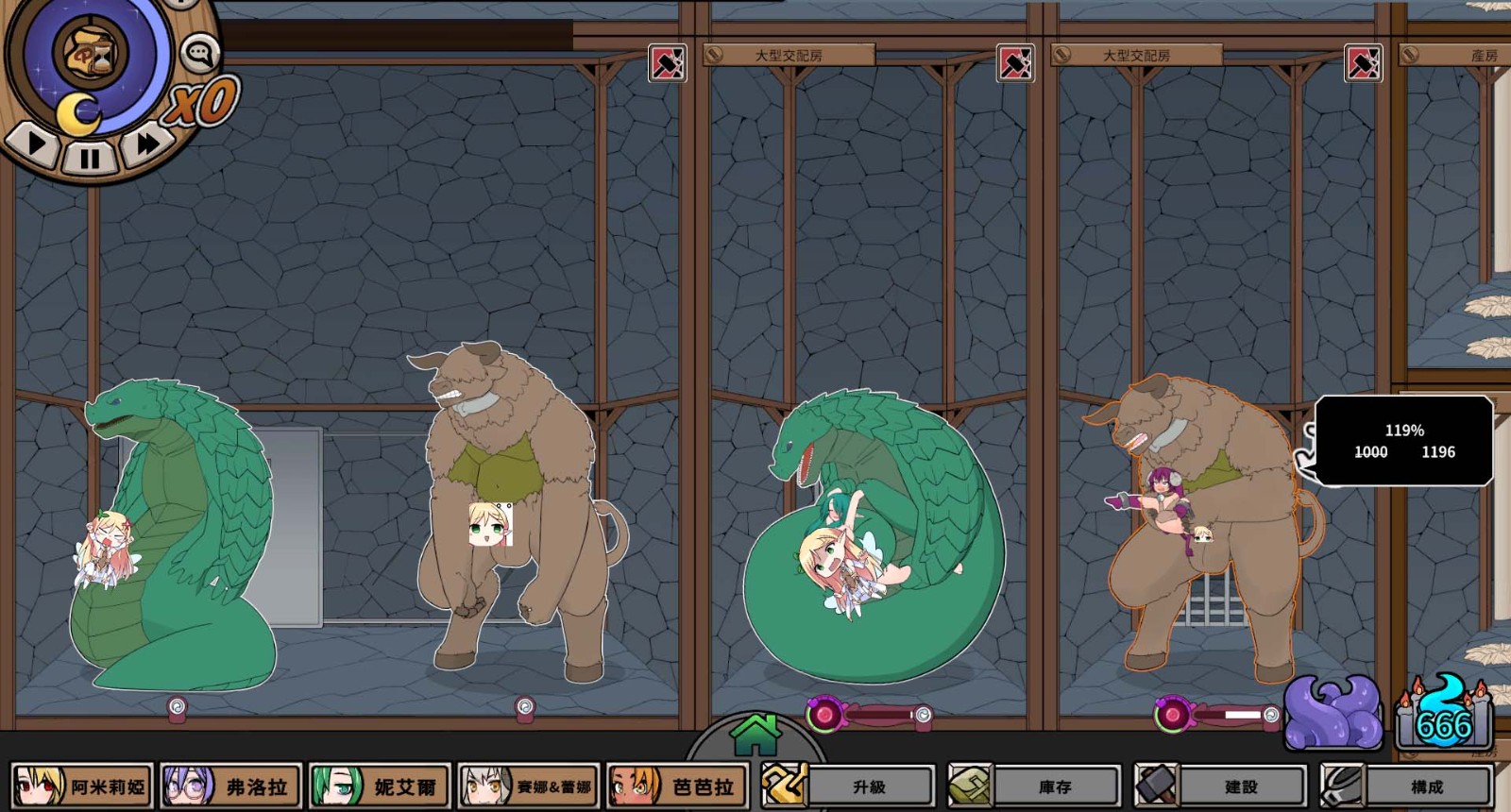
Task: Select character 芭芭拉
Action: pyautogui.click(x=677, y=786)
